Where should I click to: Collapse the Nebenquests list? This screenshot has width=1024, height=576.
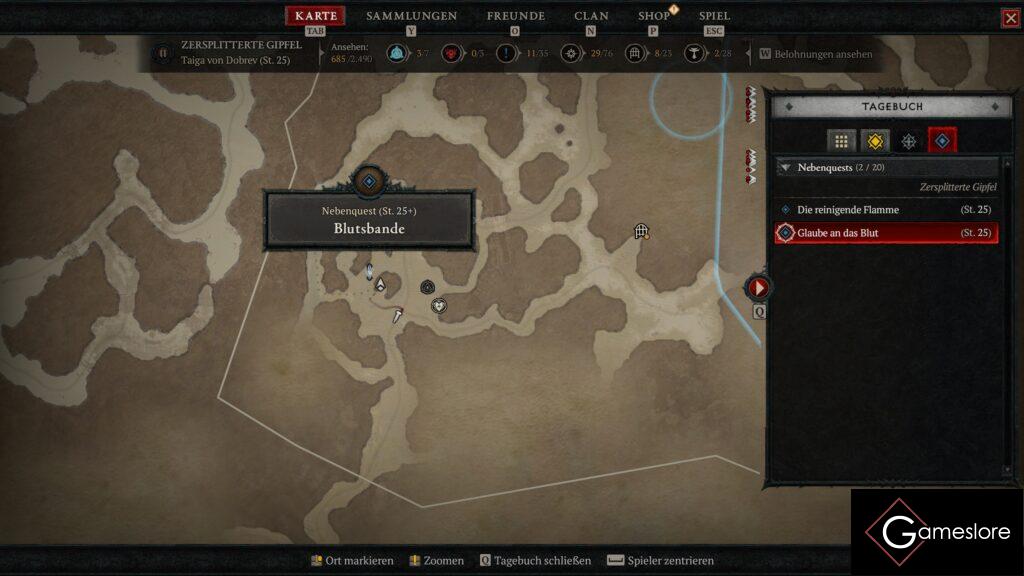tap(785, 168)
